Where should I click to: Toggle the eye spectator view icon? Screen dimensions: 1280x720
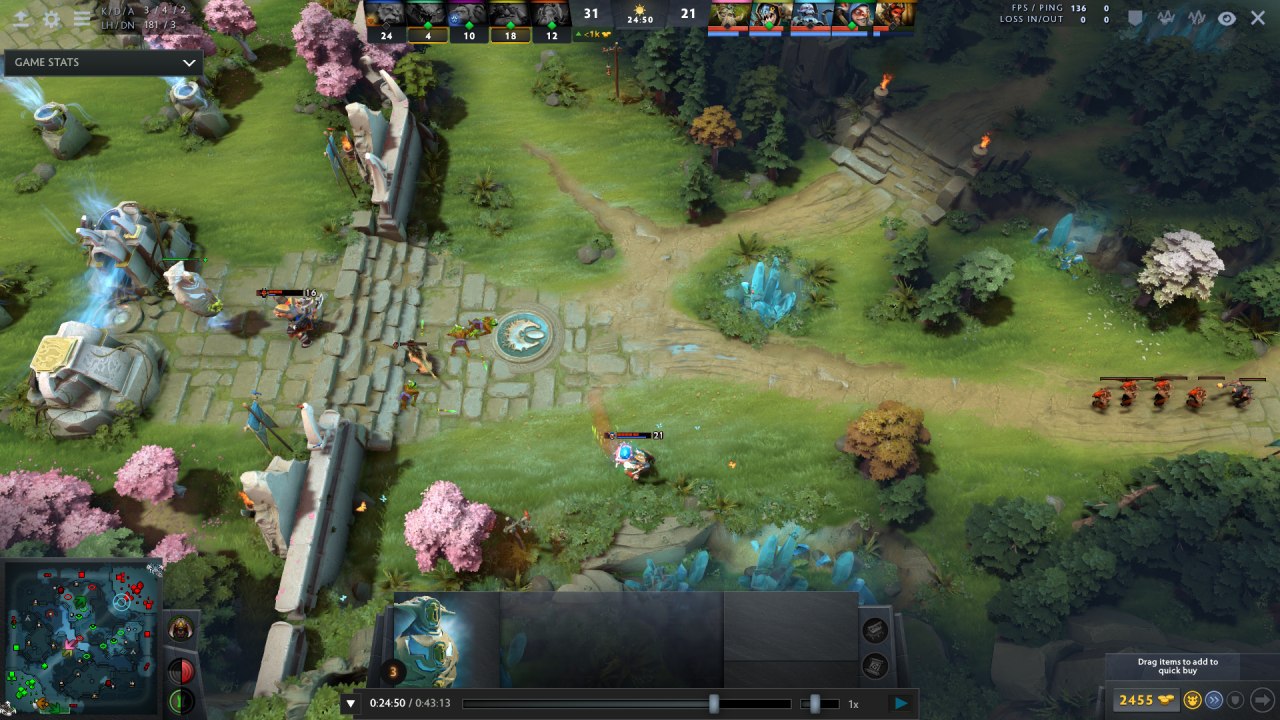coord(1227,18)
